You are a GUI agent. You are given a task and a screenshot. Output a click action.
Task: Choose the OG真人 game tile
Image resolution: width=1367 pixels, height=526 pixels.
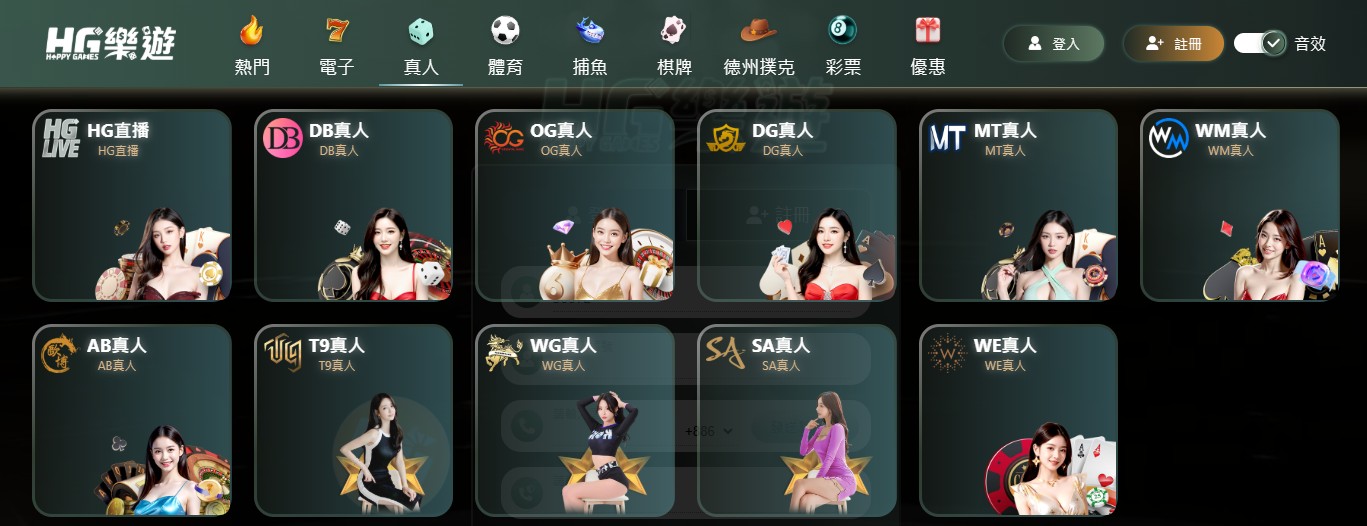(575, 205)
